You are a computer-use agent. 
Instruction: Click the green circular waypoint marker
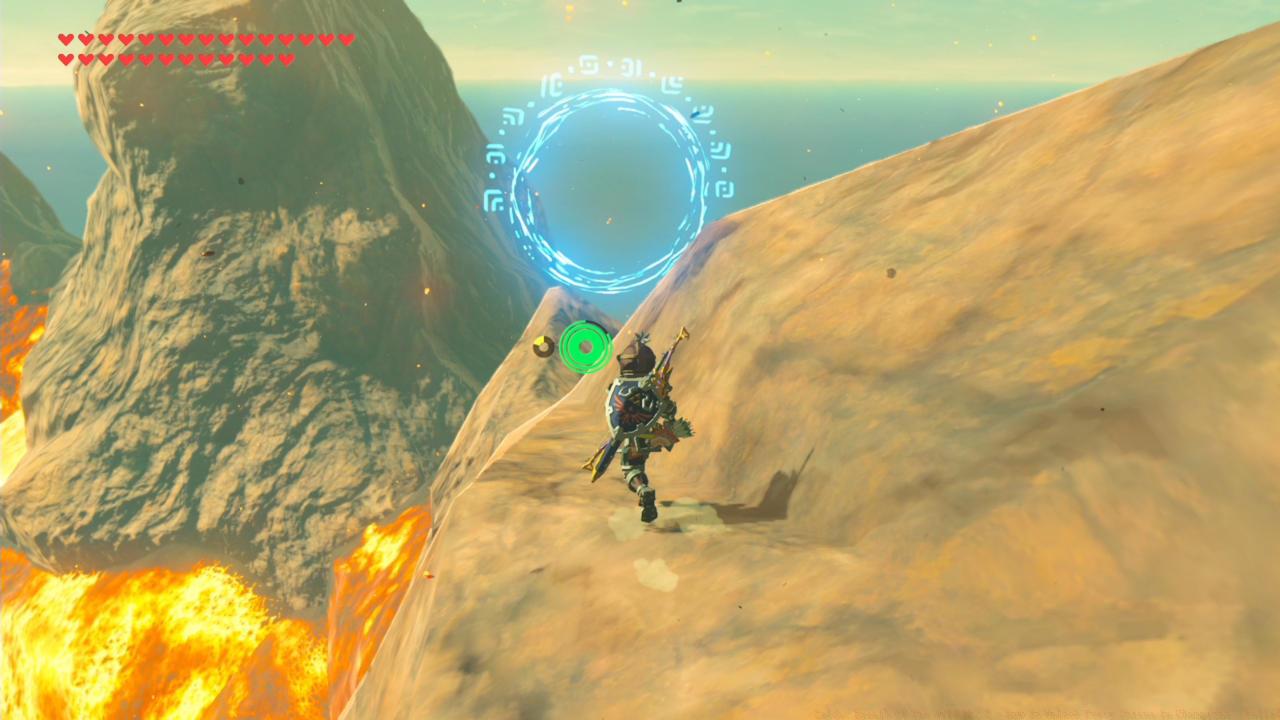pyautogui.click(x=585, y=348)
